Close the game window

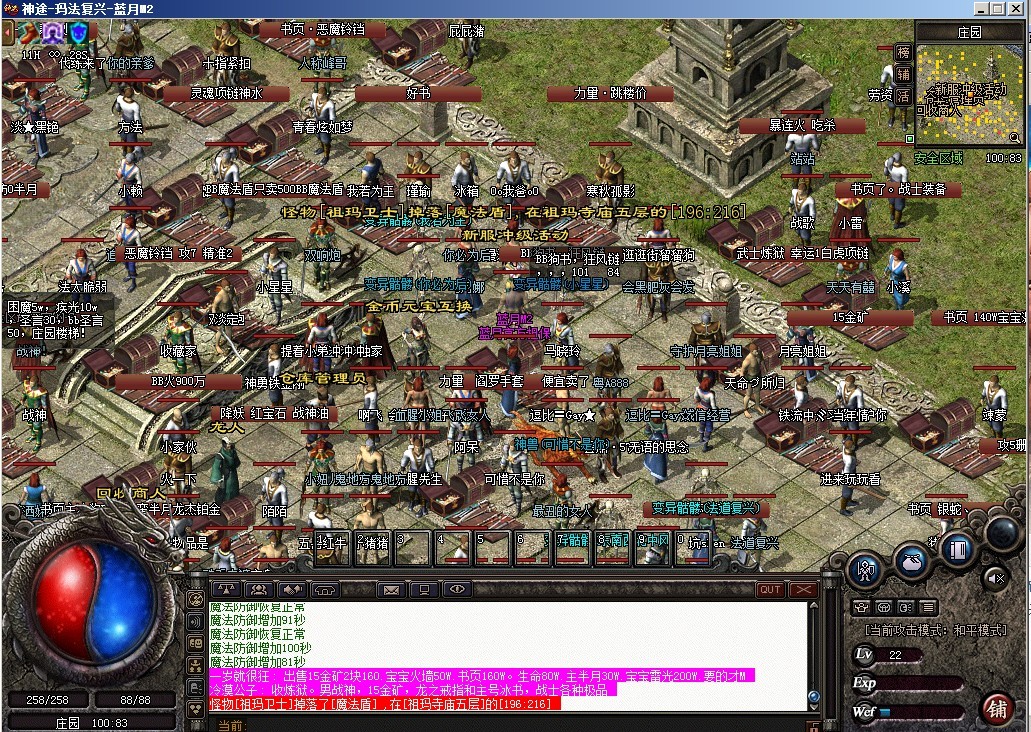(1018, 9)
